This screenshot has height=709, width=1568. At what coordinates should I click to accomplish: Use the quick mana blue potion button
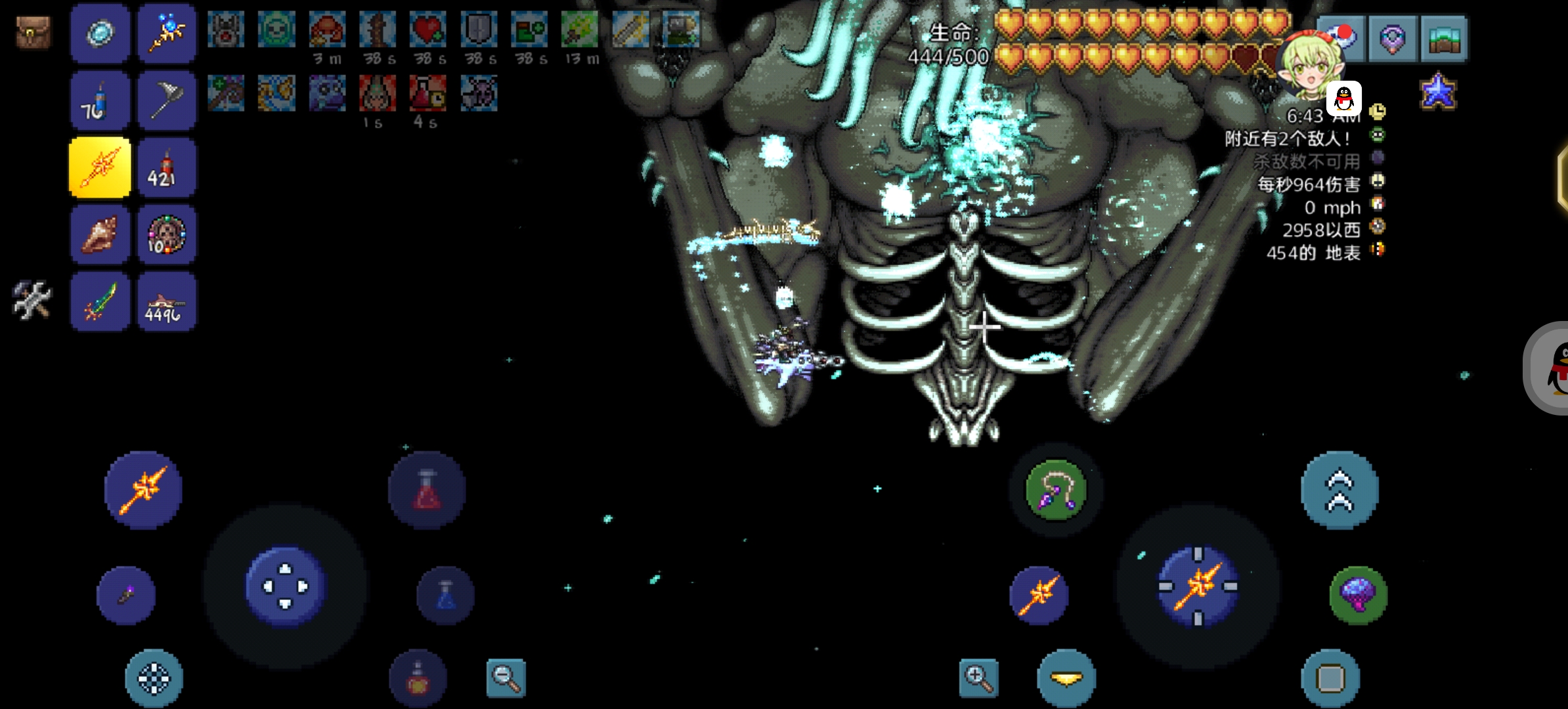pos(445,595)
